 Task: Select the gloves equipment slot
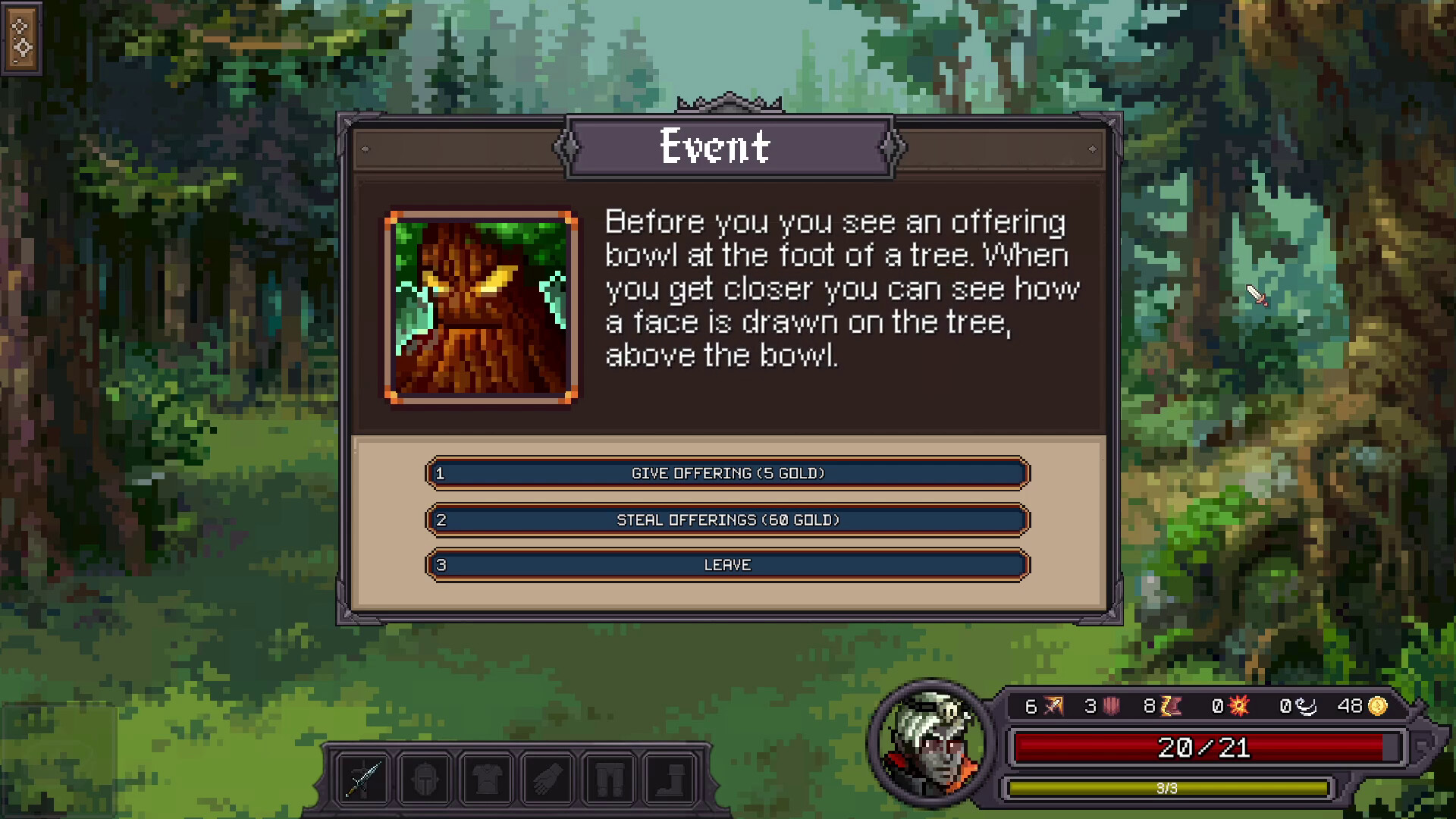pos(549,780)
